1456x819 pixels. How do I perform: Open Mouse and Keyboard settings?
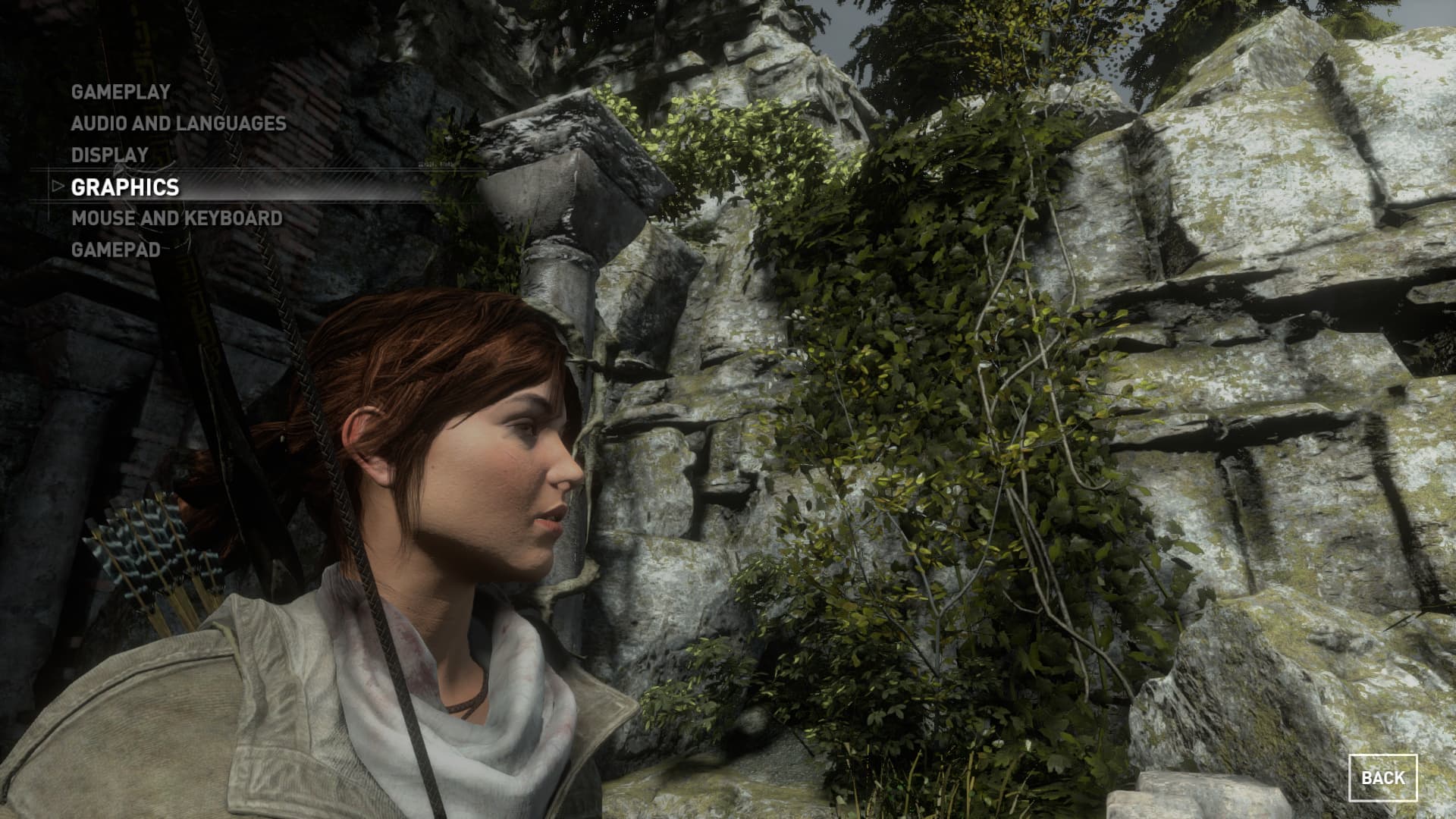coord(177,218)
